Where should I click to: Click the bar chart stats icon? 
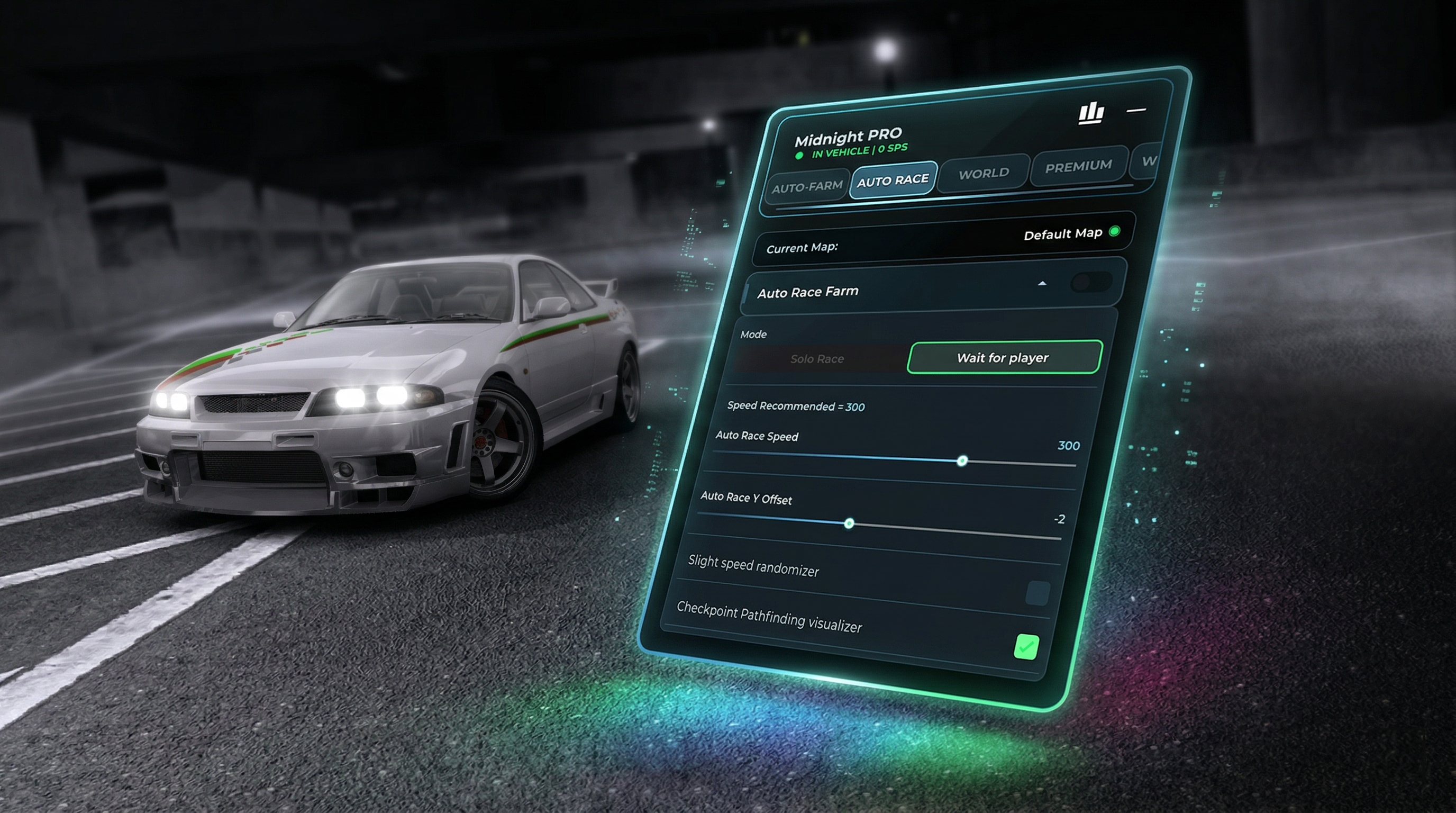pos(1091,113)
